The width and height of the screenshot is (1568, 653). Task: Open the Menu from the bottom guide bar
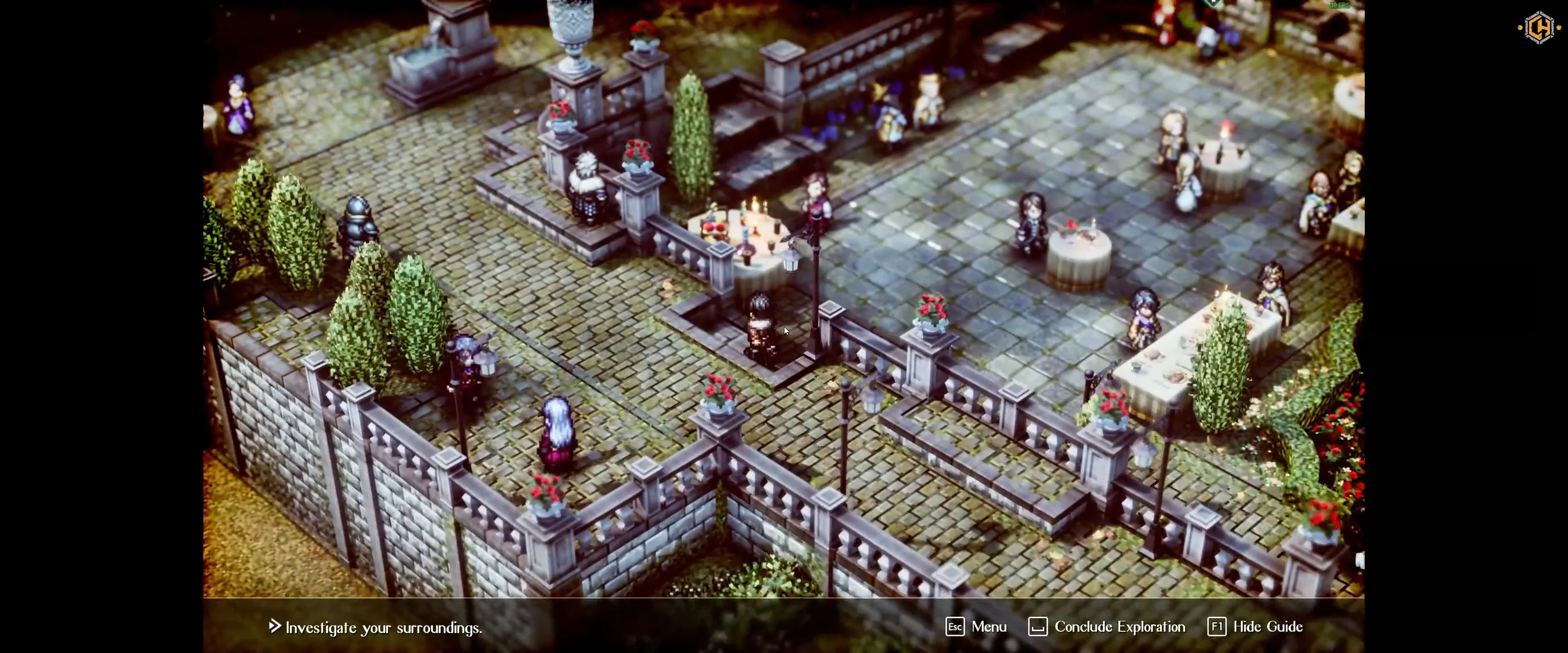(976, 627)
